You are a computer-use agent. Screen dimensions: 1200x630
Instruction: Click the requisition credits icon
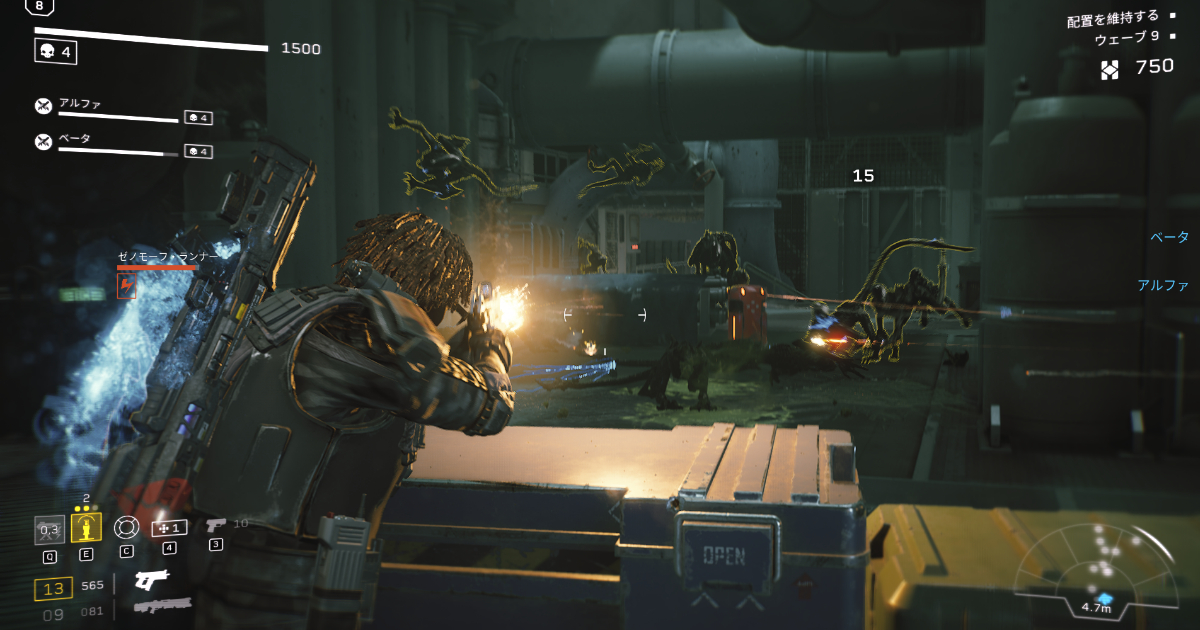coord(1110,69)
